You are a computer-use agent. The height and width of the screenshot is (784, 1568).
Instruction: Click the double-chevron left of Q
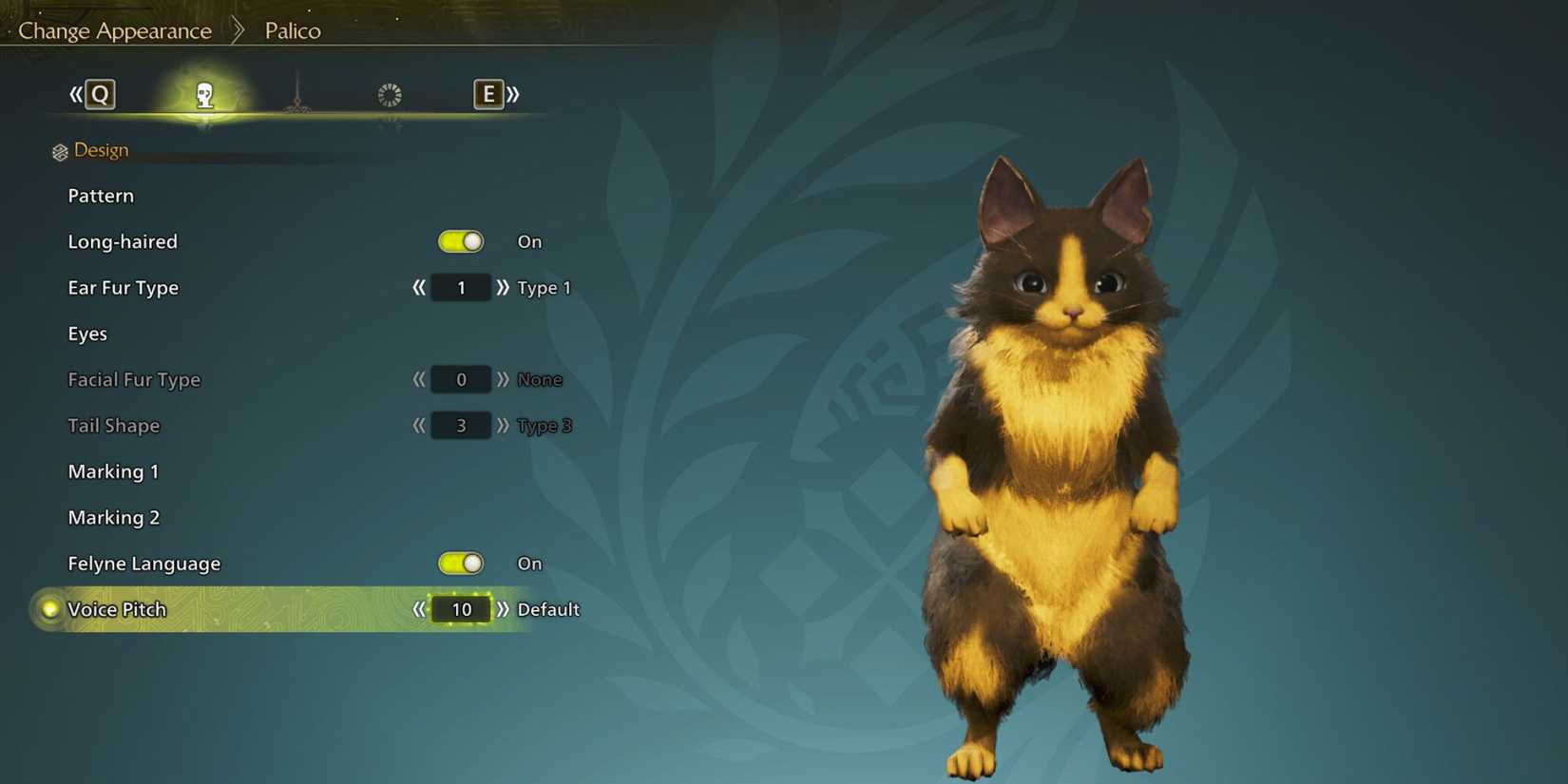74,94
